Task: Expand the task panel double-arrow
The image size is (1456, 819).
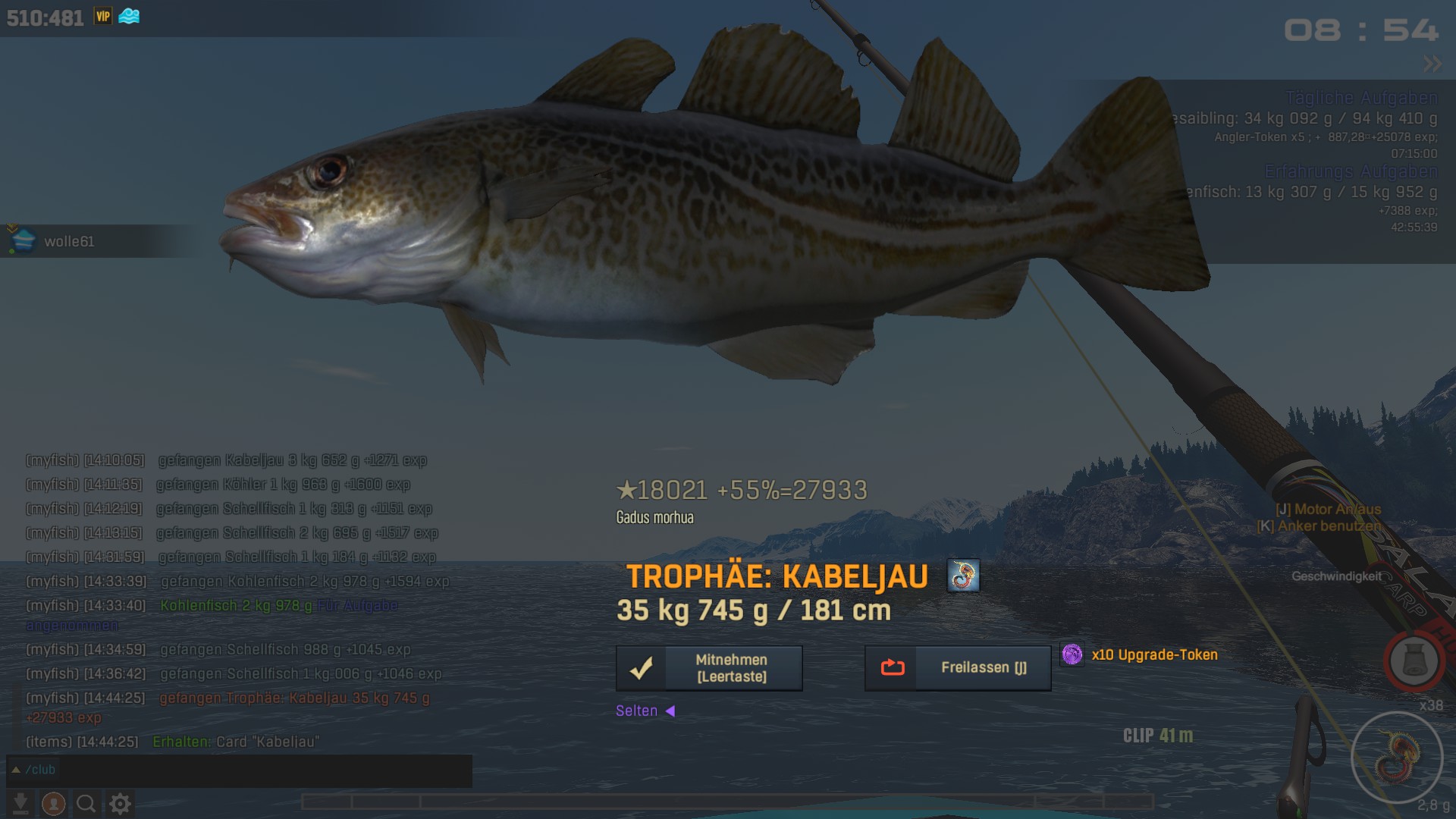Action: (1432, 64)
